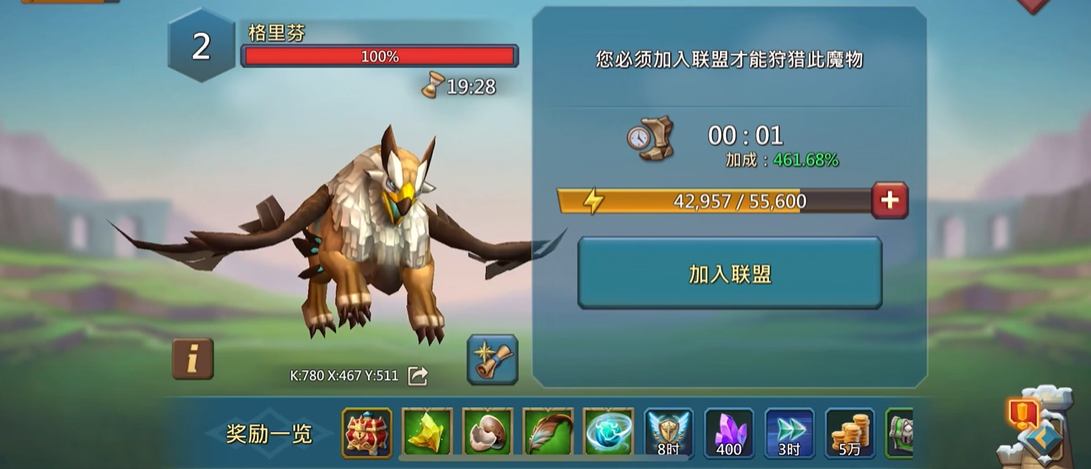Image resolution: width=1091 pixels, height=469 pixels.
Task: Add energy with the red plus button
Action: (889, 200)
